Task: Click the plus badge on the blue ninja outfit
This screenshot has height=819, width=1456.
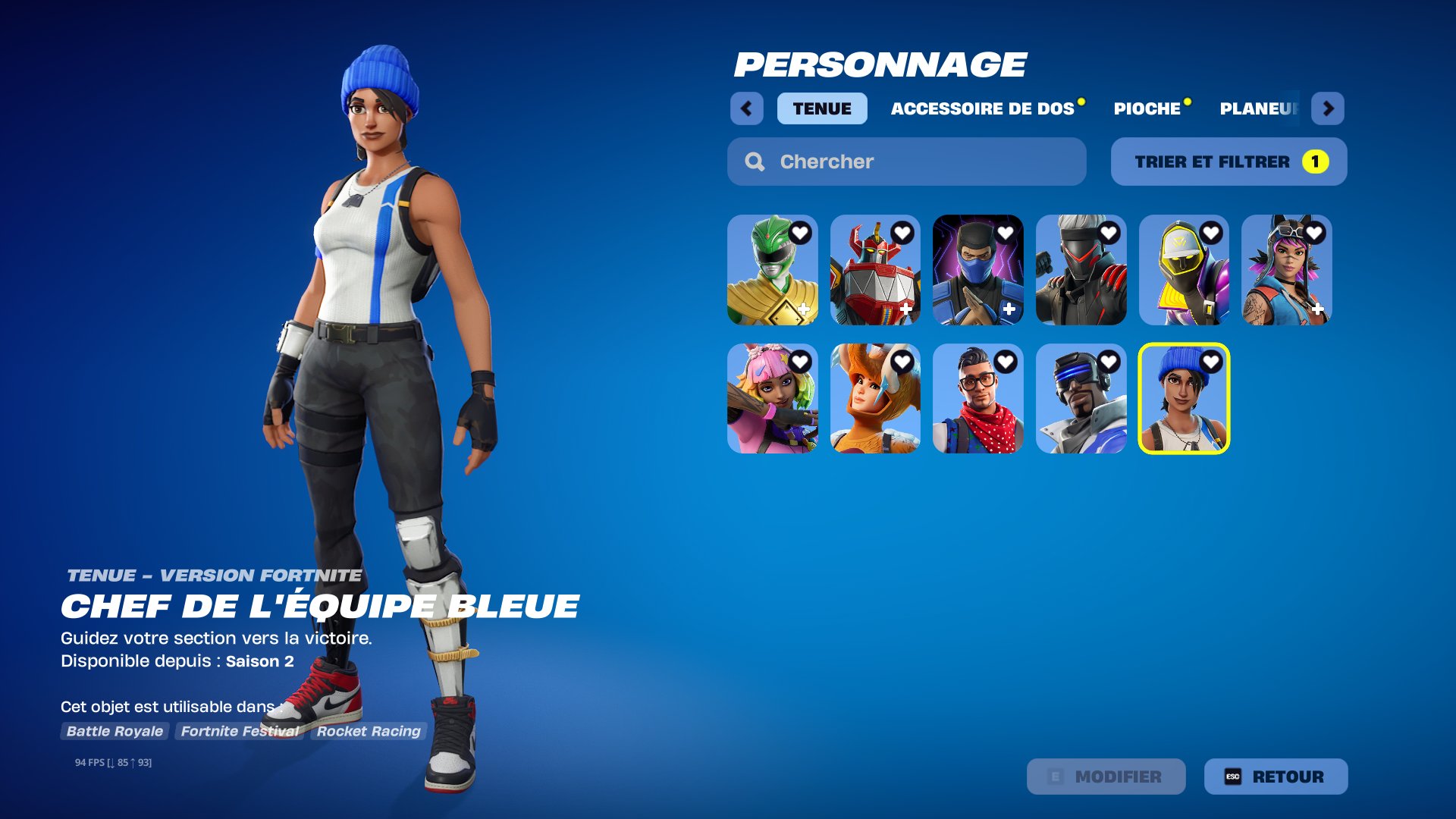Action: pos(1009,309)
